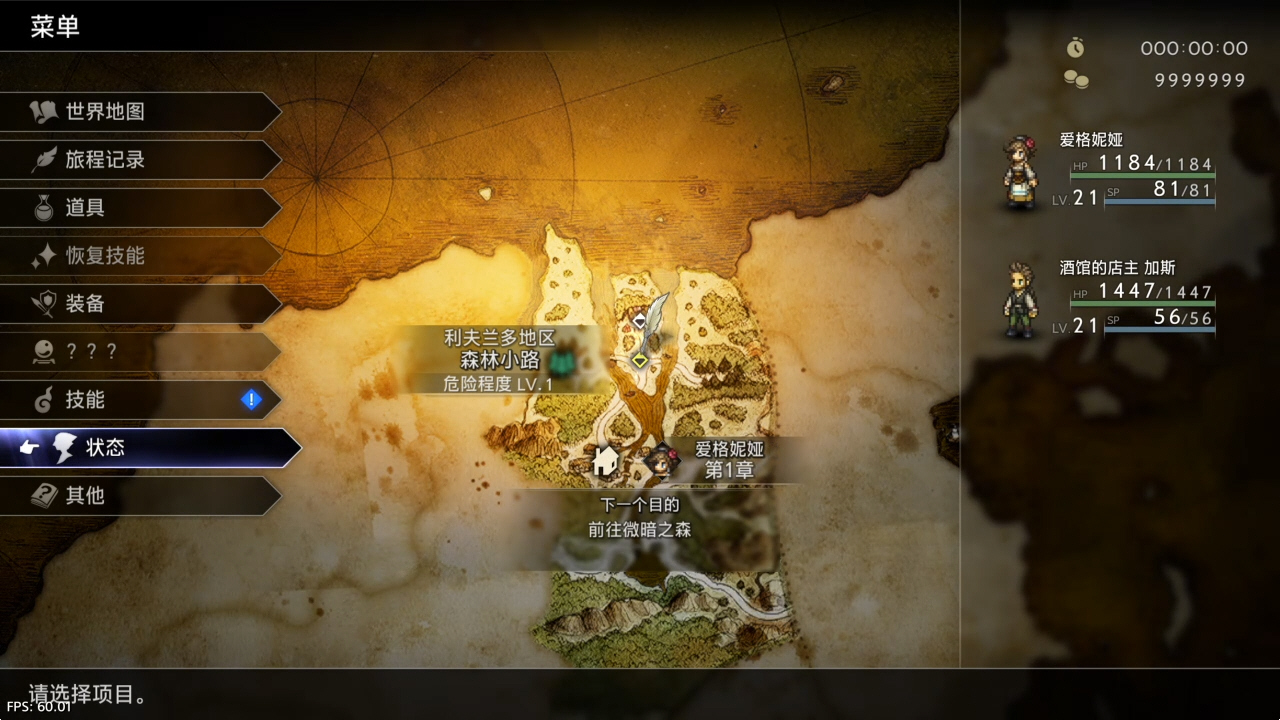
Task: Open the 技能 skills menu
Action: [140, 400]
